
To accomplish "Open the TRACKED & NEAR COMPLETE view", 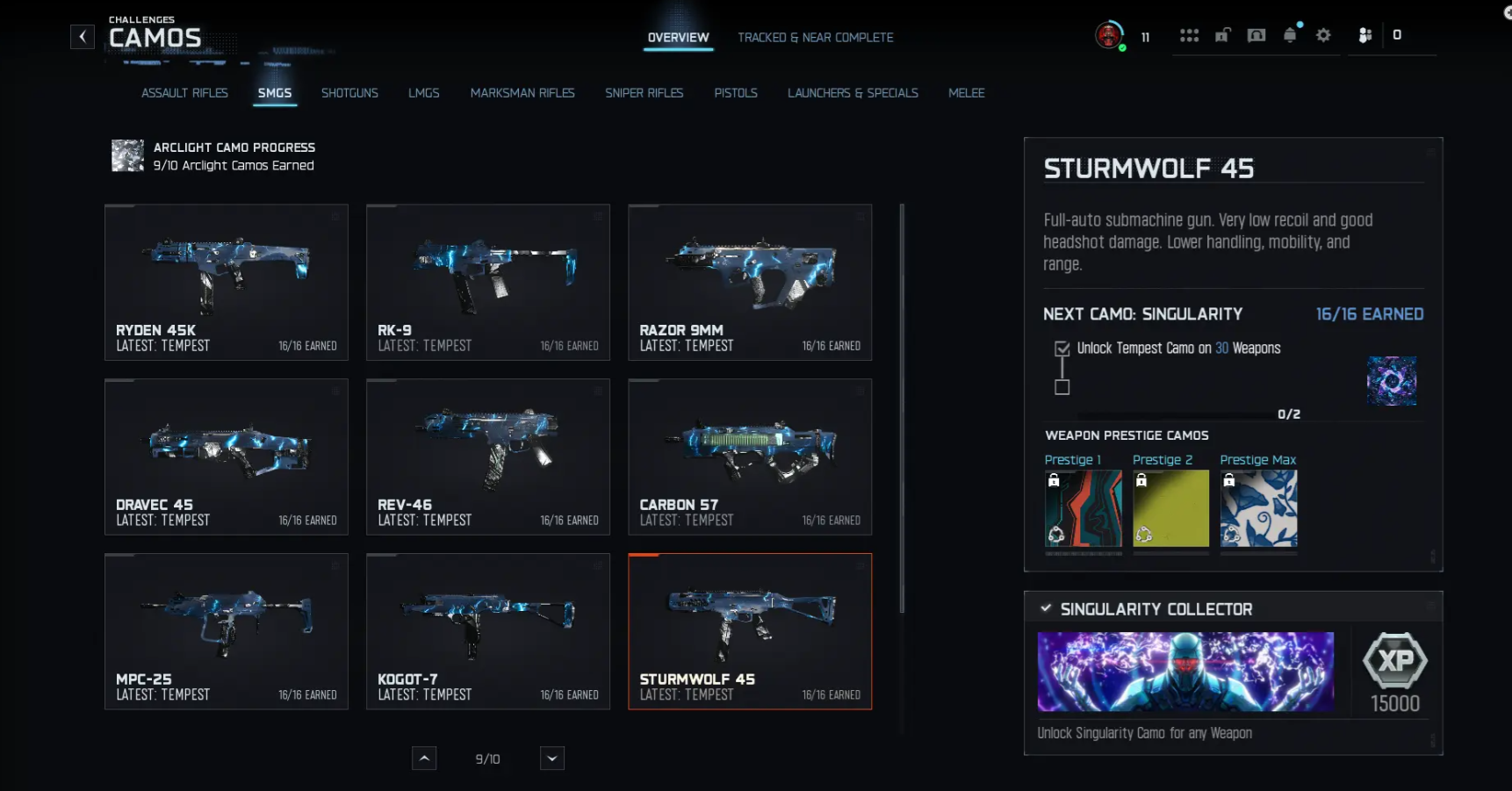I will click(x=815, y=38).
